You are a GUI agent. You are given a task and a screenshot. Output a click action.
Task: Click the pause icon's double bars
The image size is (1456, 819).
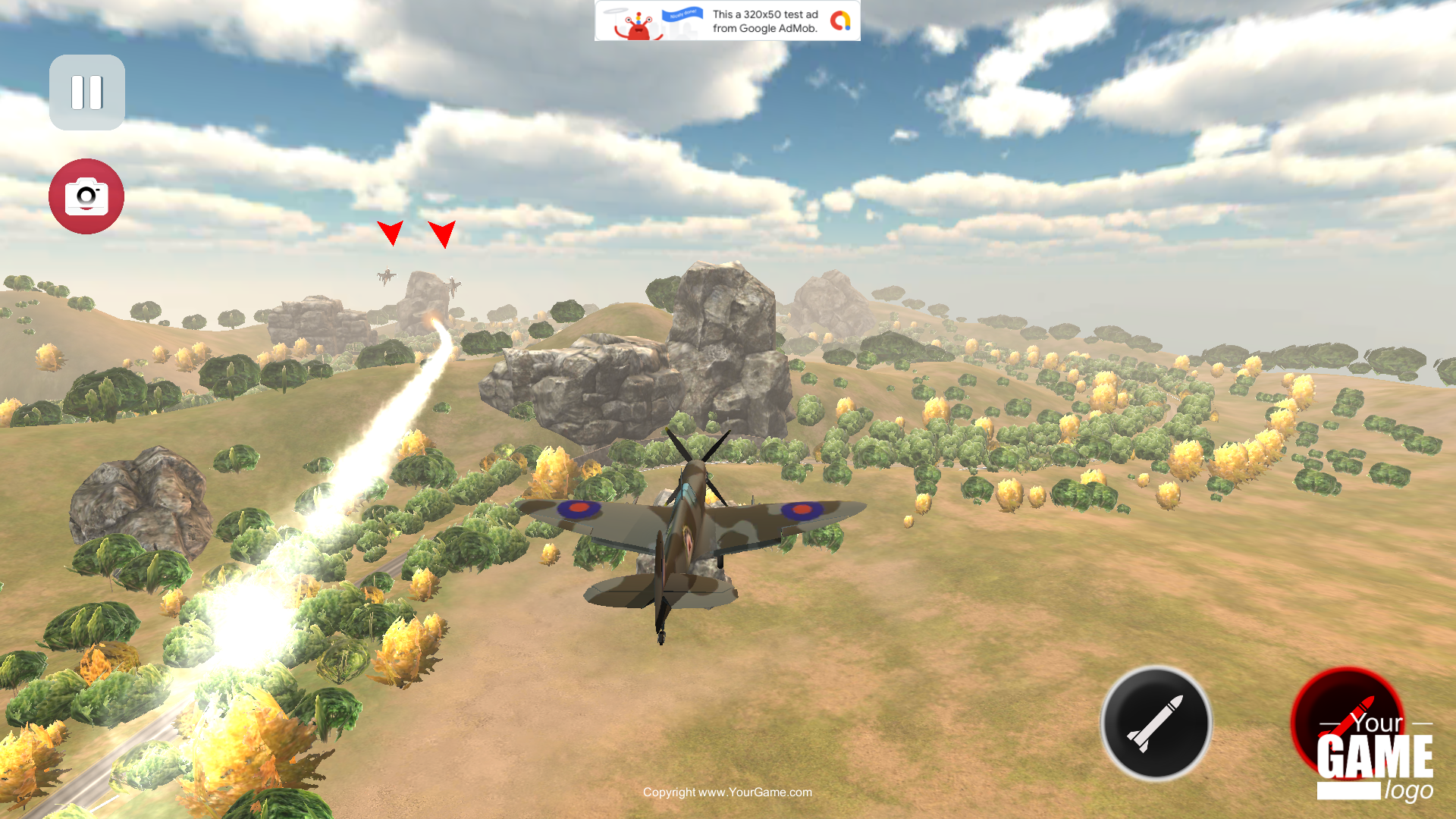point(86,92)
